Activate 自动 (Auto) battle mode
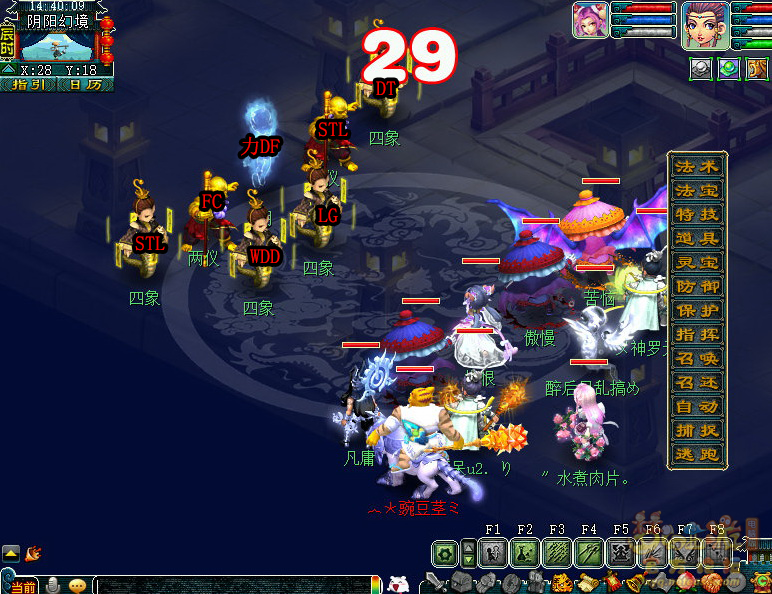The image size is (772, 594). [x=697, y=406]
